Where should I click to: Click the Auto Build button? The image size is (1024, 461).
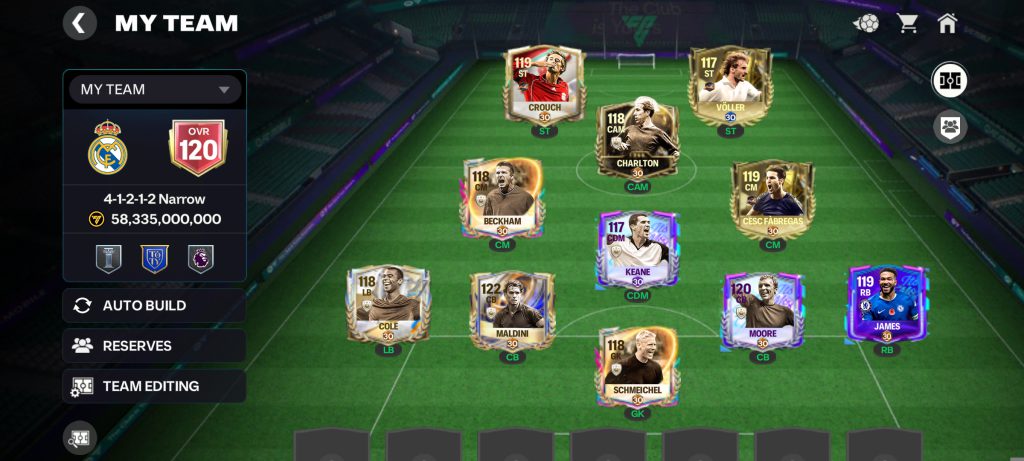pyautogui.click(x=154, y=305)
